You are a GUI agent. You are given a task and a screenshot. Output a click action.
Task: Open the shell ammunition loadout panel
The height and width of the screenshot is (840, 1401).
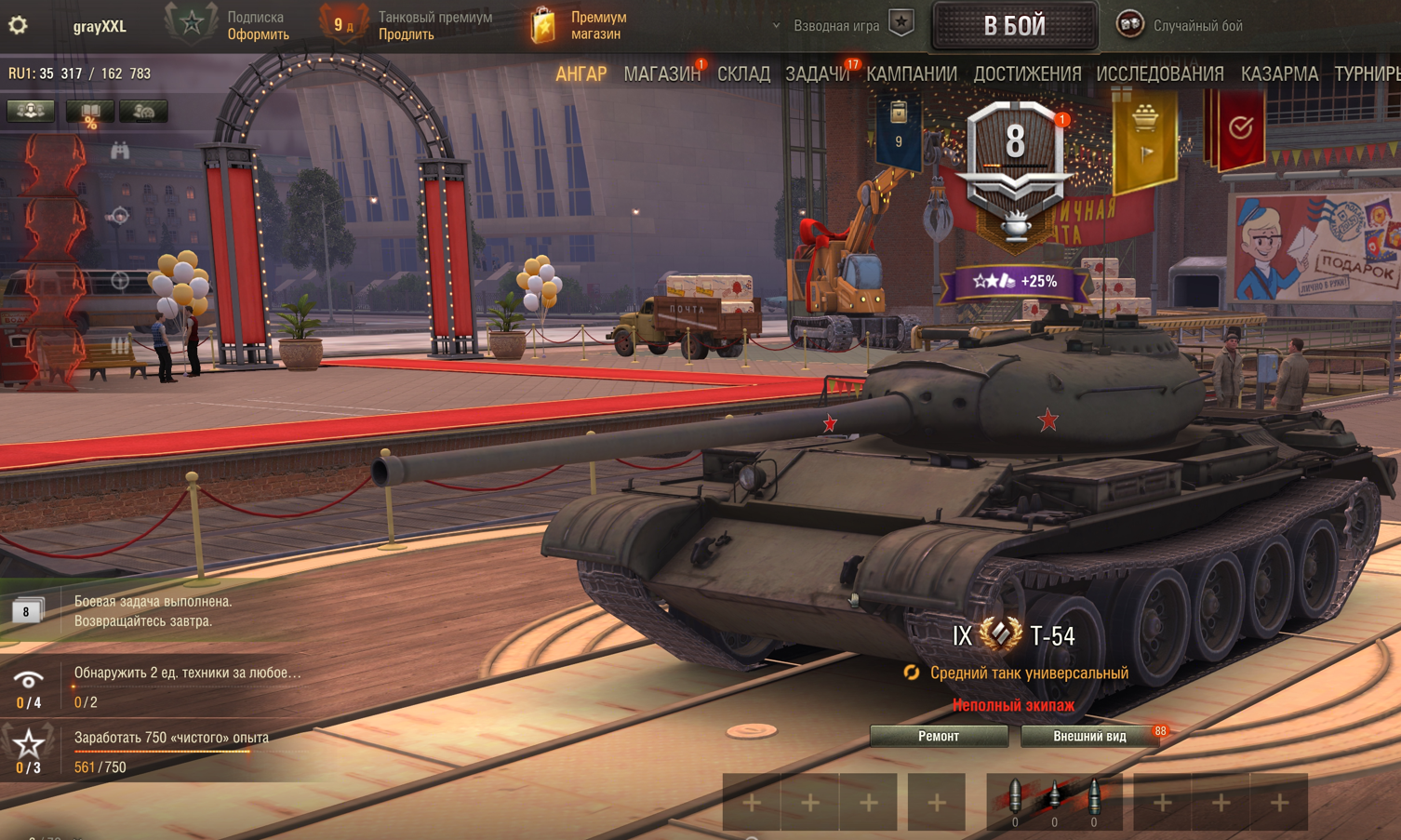point(1054,802)
